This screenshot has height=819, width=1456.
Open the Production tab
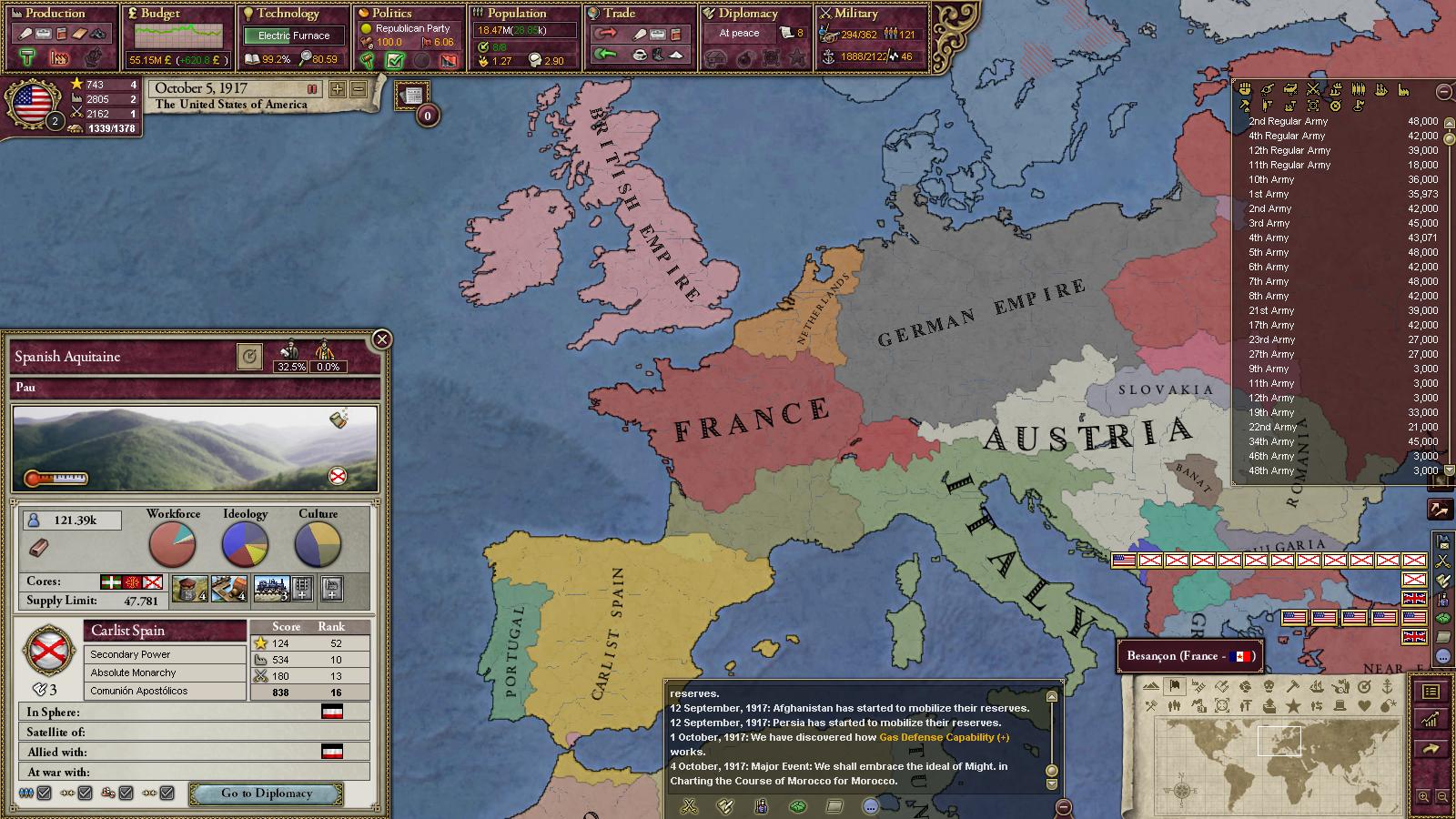click(56, 14)
